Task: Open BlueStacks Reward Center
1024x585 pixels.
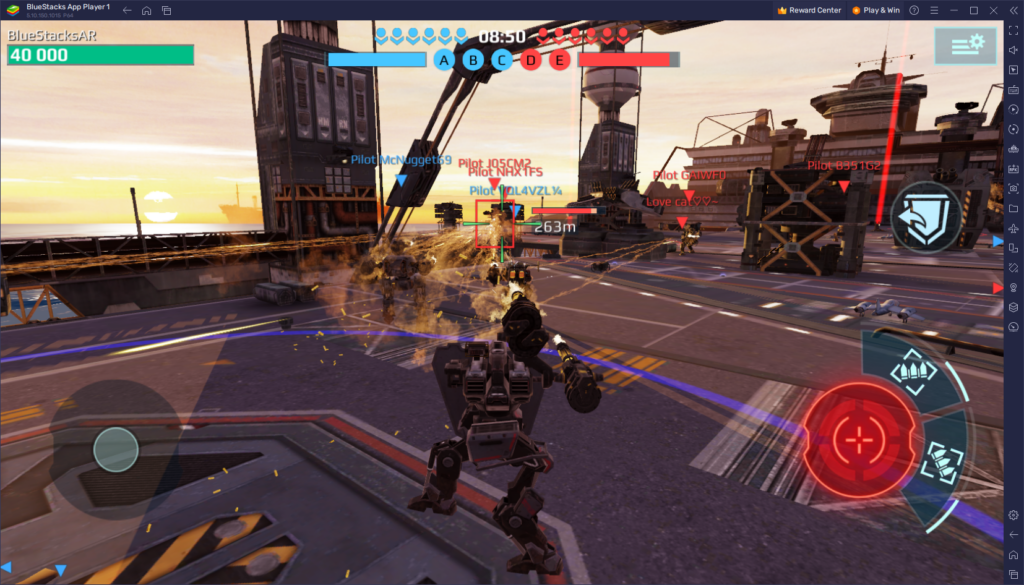Action: point(808,10)
